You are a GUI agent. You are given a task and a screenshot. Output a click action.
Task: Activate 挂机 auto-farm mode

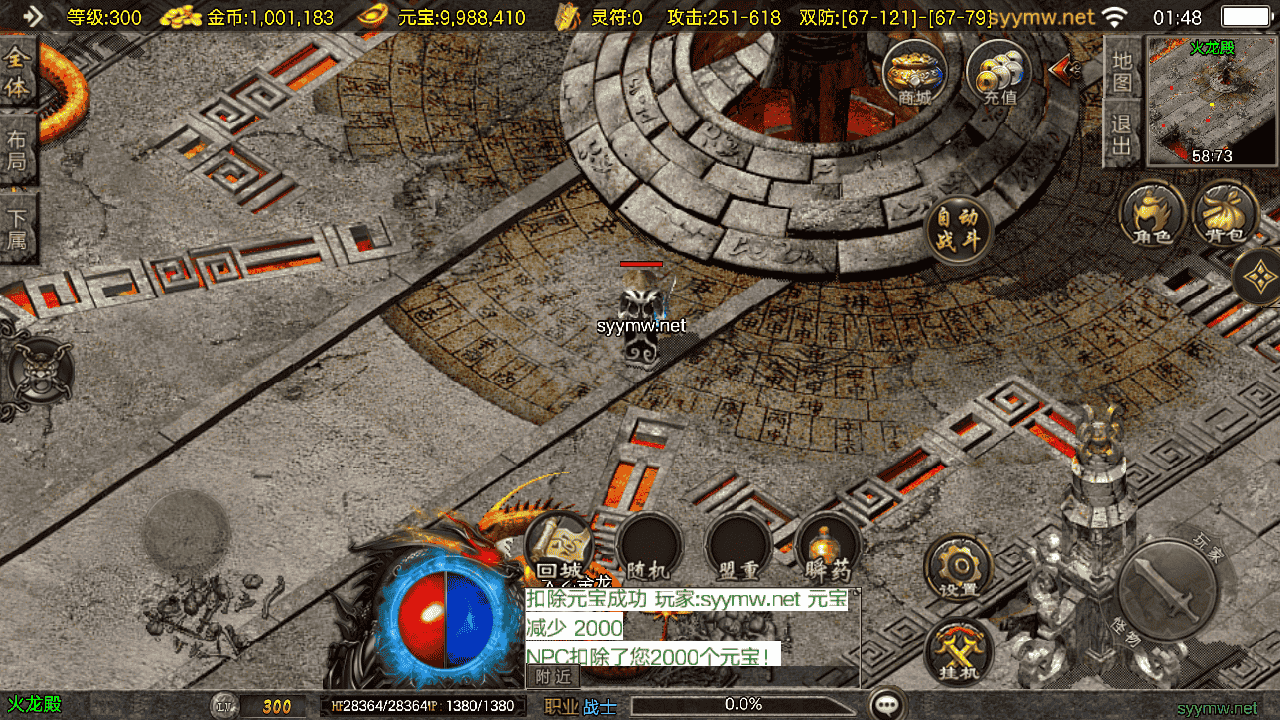[x=958, y=651]
